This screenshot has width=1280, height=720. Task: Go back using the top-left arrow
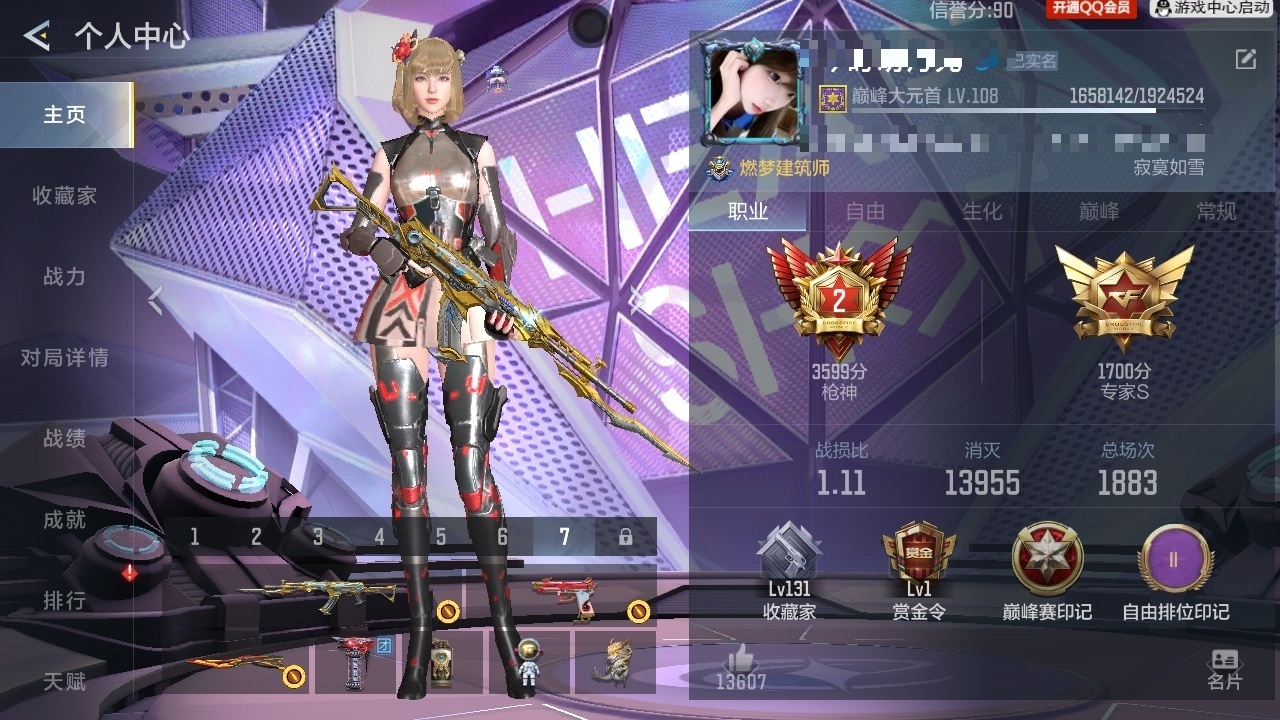click(37, 37)
